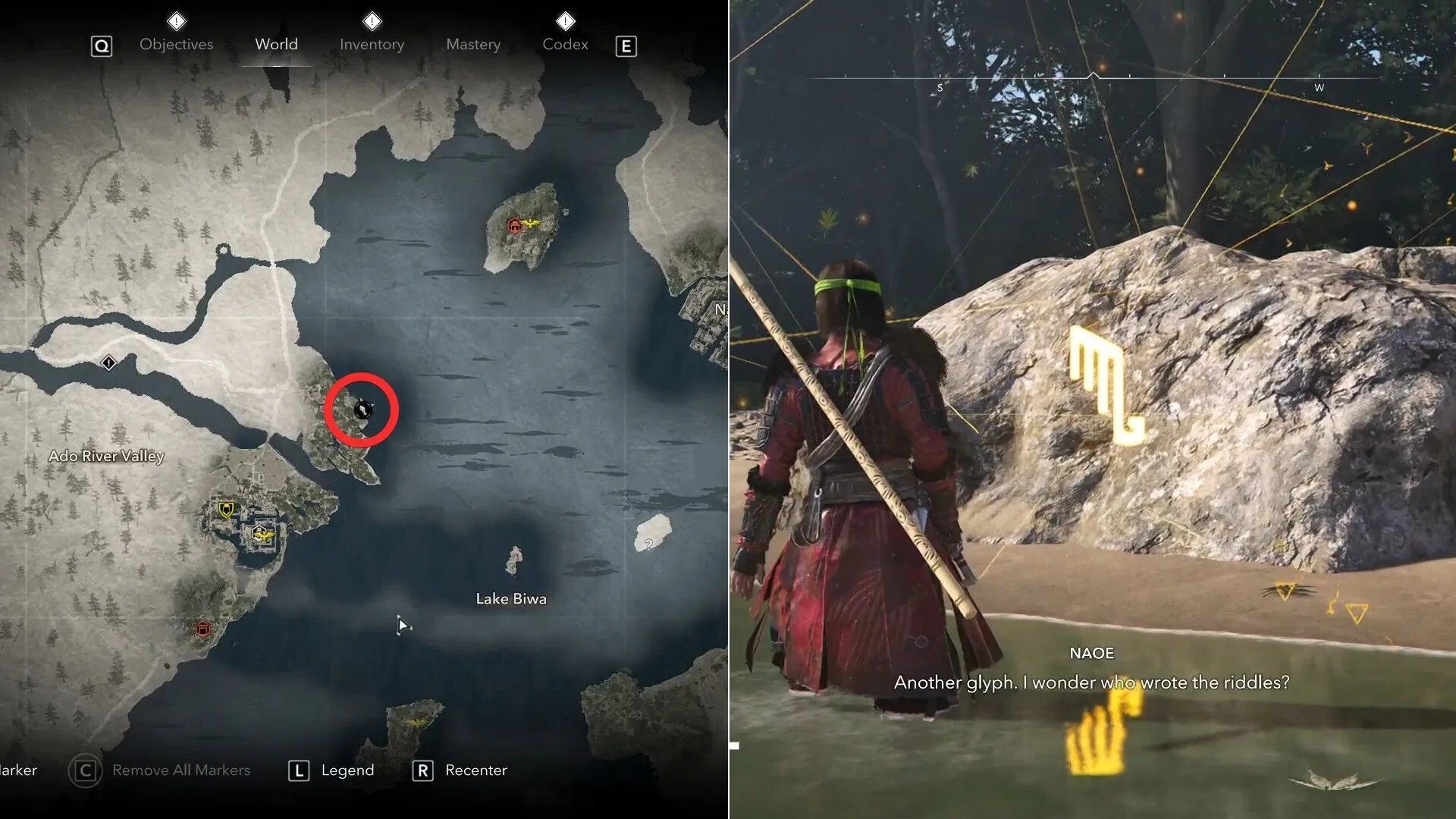
Task: Click the red kofun icon on the northern island
Action: (515, 225)
